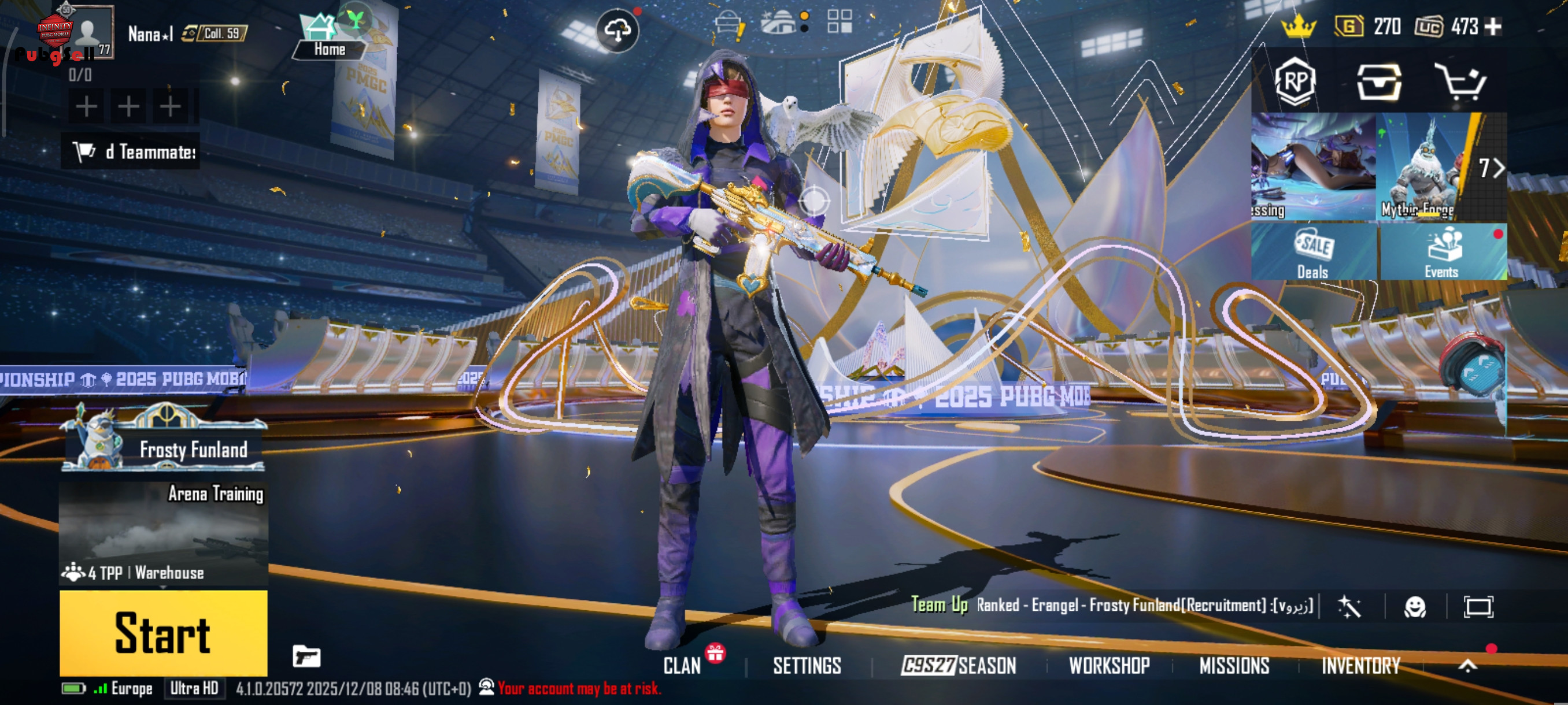Tap the yellow Start button
Image resolution: width=1568 pixels, height=705 pixels.
[x=163, y=633]
